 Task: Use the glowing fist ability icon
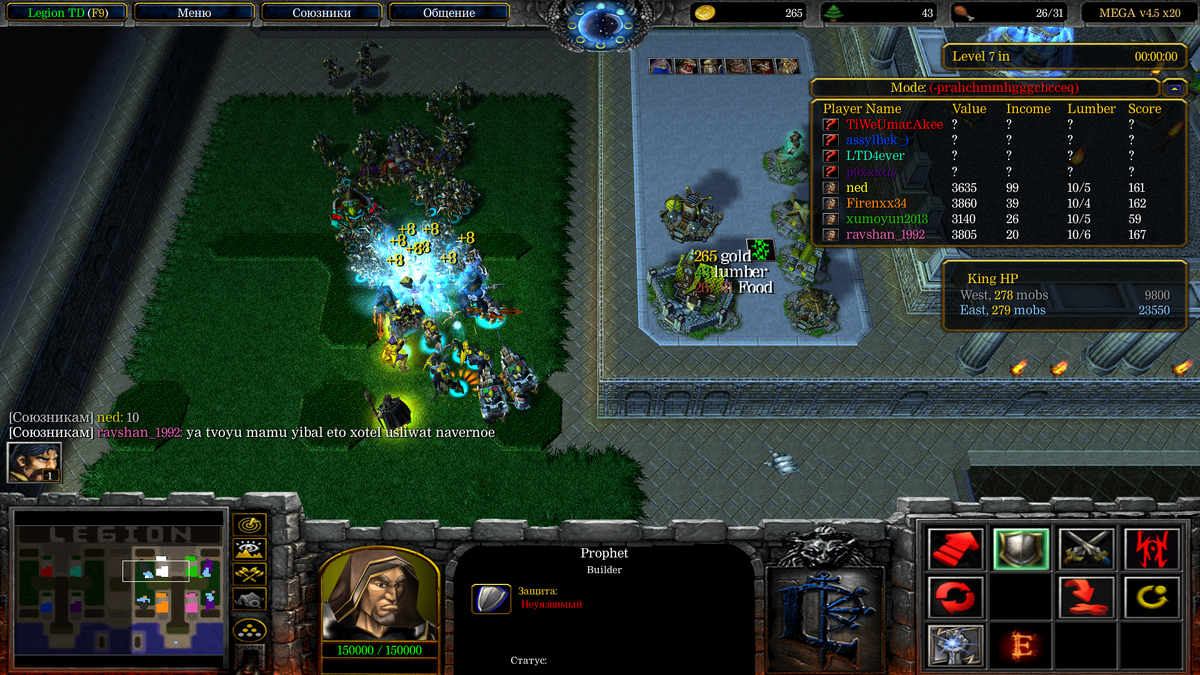[955, 645]
